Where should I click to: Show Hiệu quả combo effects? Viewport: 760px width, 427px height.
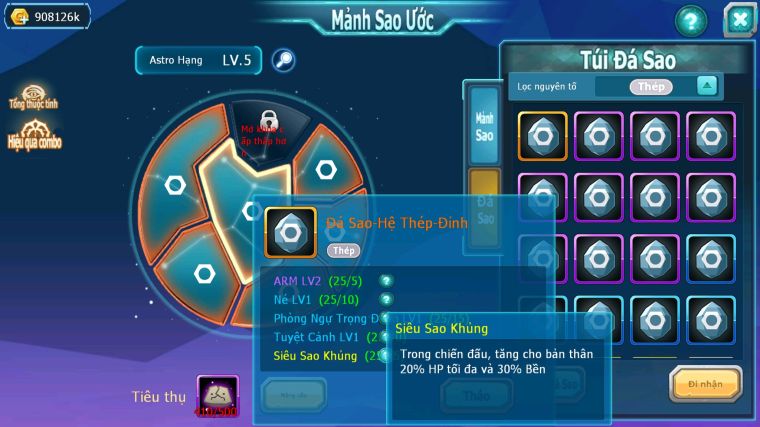[x=35, y=135]
